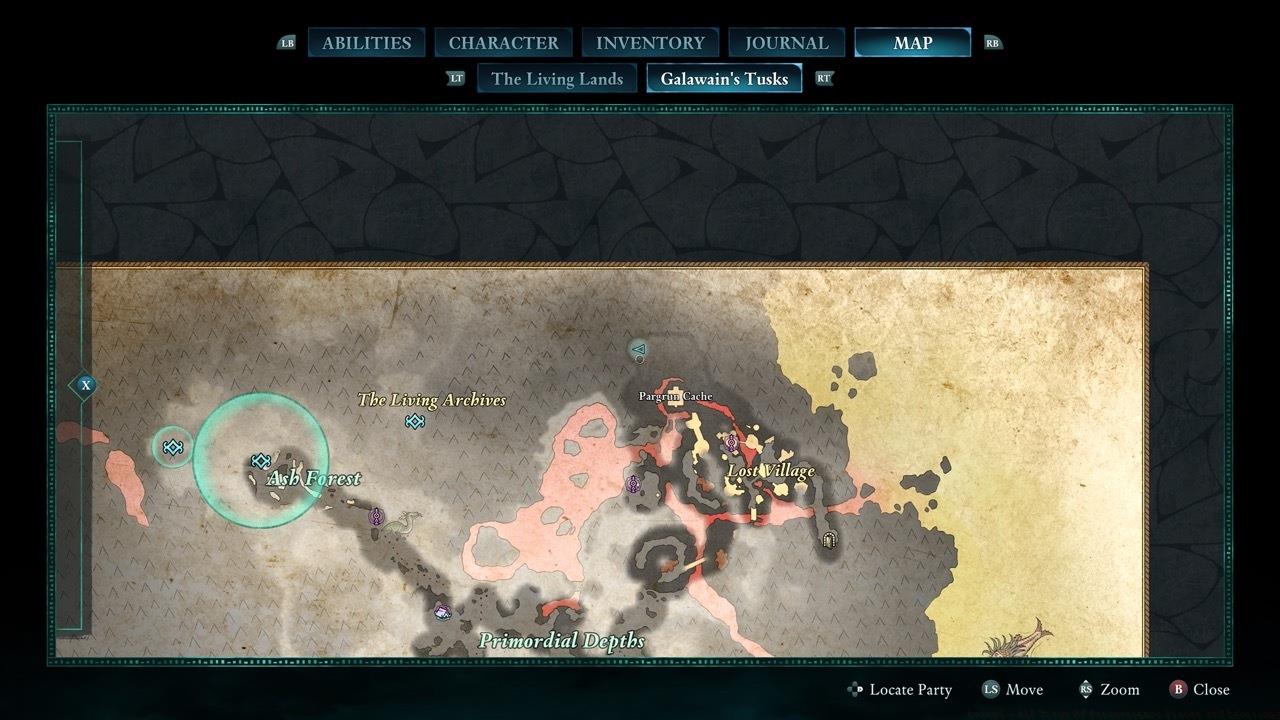1280x720 pixels.
Task: Click the highlighted travel point west of Ash Forest
Action: (x=173, y=448)
